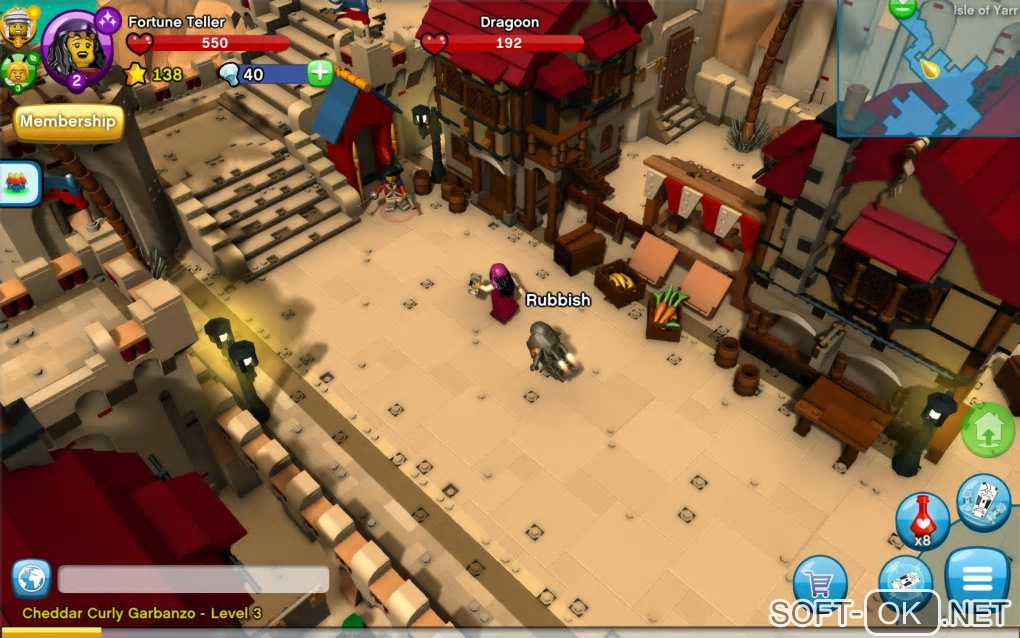Add more crystals with the green plus
The image size is (1020, 638).
[320, 73]
